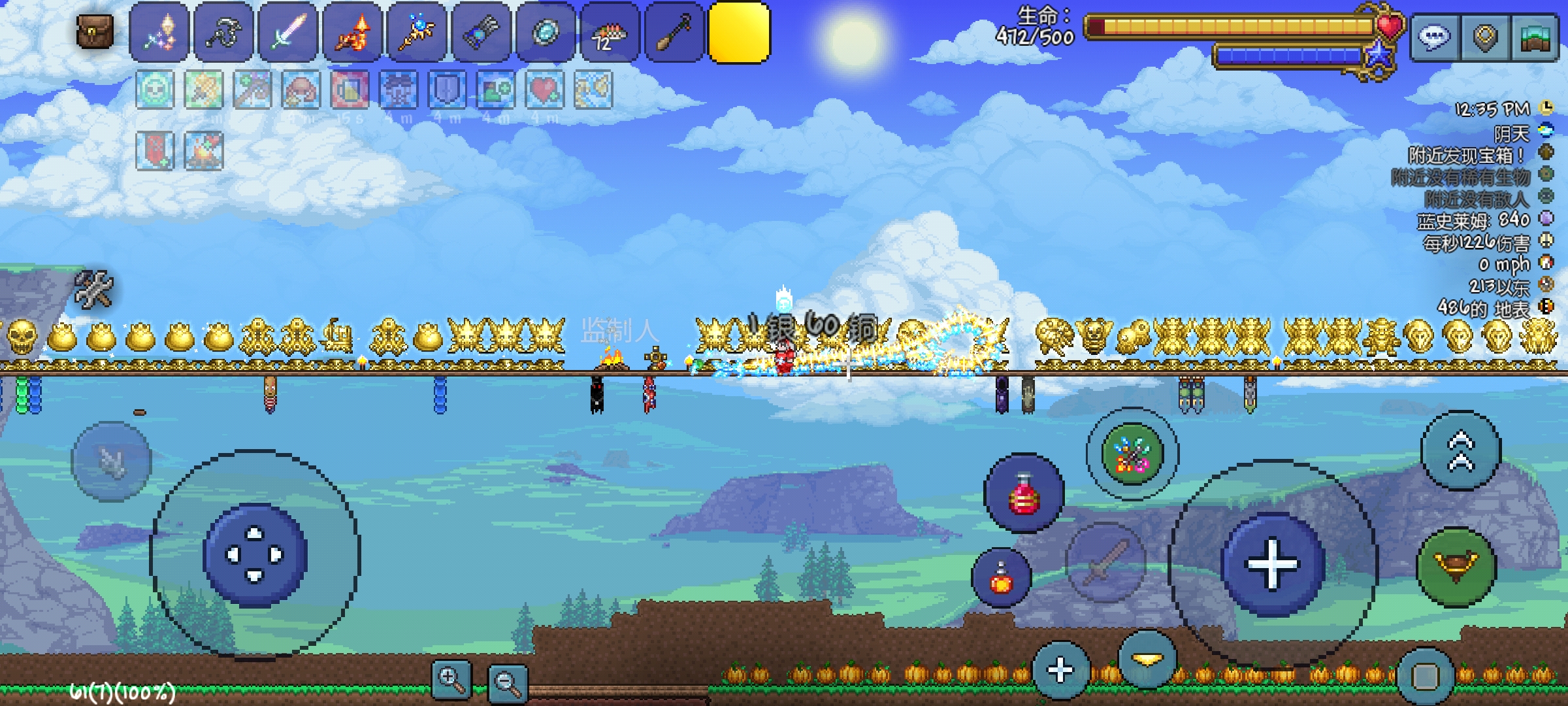The width and height of the screenshot is (1568, 706).
Task: Select the blue-gem magic staff slot
Action: (x=416, y=32)
